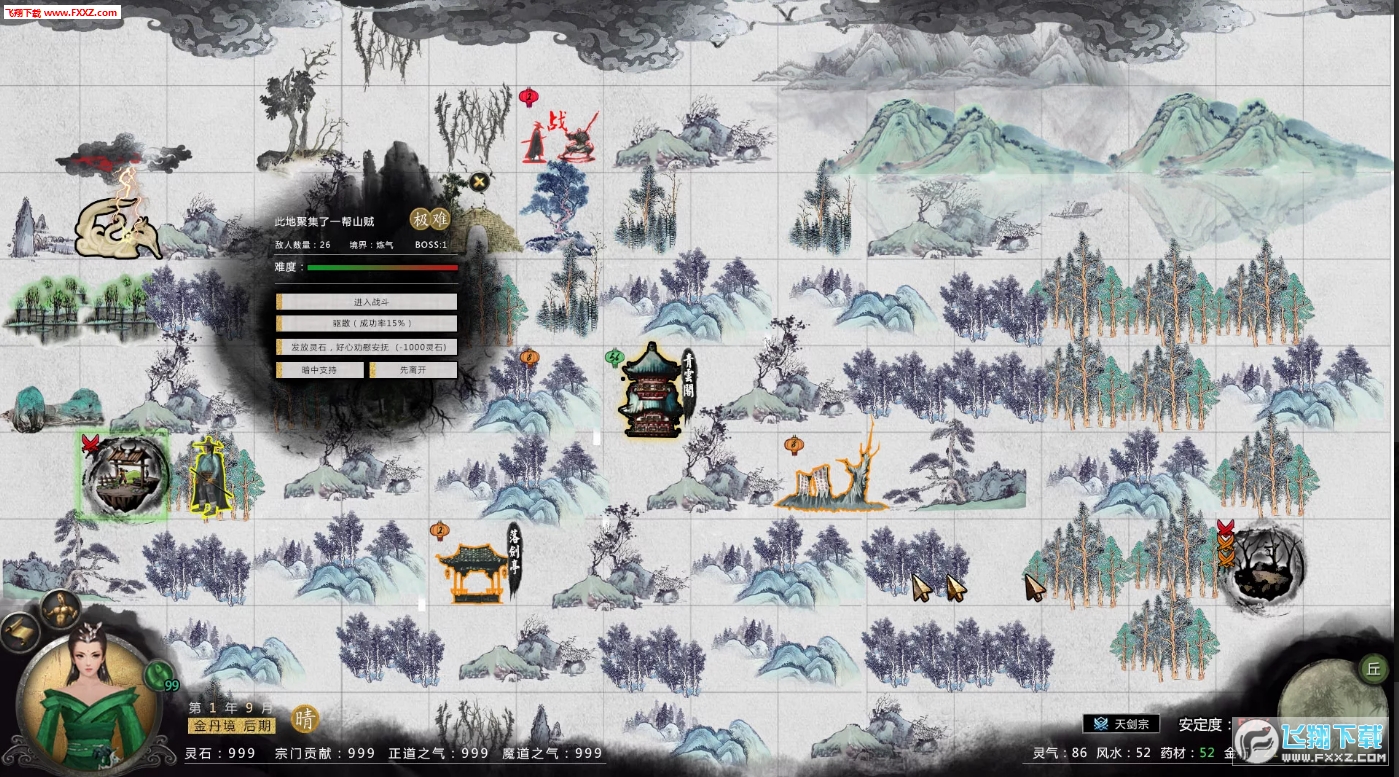This screenshot has width=1399, height=777.
Task: Select the green-highlighted well location tile
Action: point(124,476)
